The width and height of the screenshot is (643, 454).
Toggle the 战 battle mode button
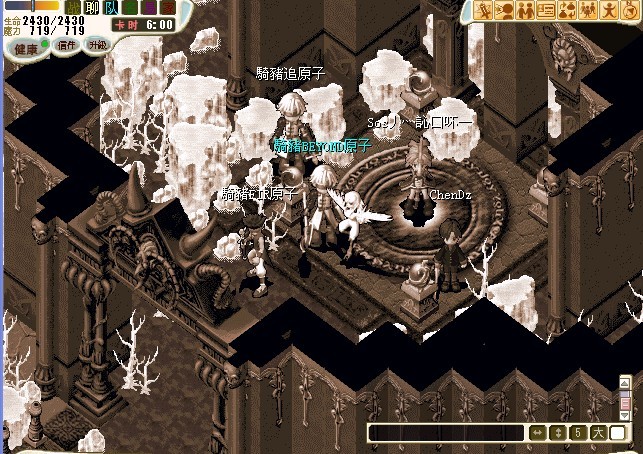72,7
